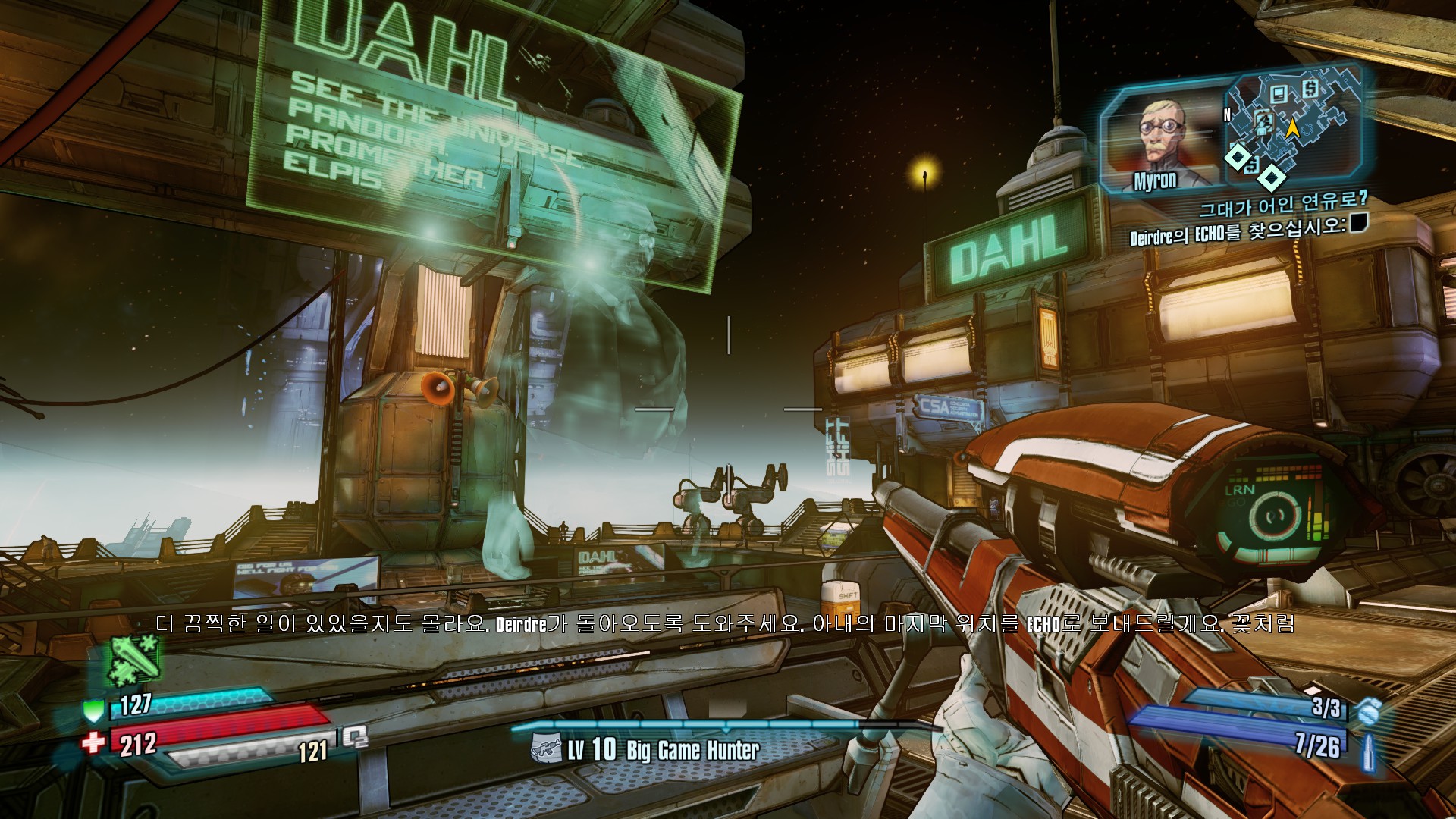1456x819 pixels.
Task: Click the minimap in the corner
Action: click(x=1289, y=127)
